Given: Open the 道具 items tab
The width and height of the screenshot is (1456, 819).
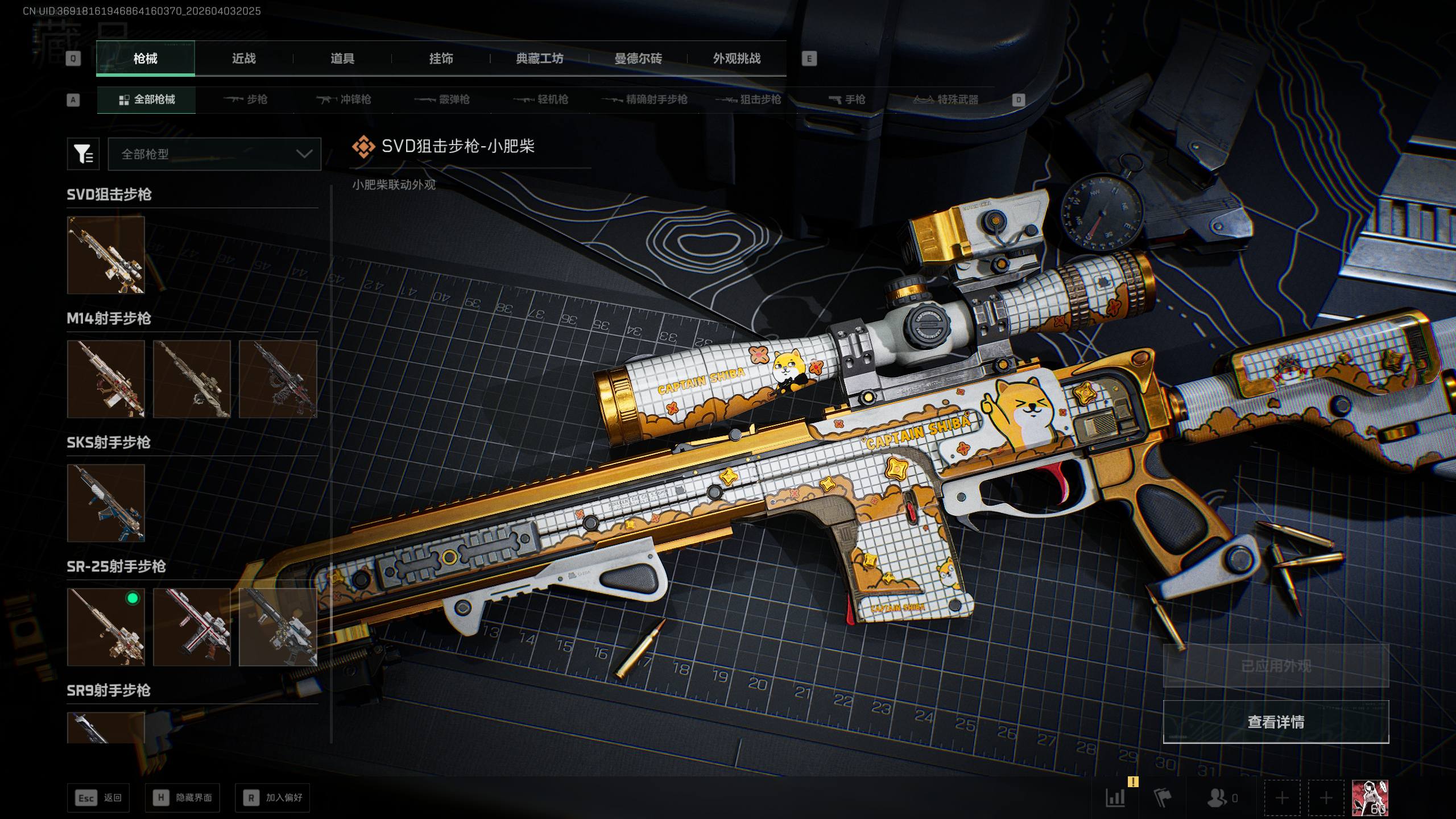Looking at the screenshot, I should click(x=342, y=59).
